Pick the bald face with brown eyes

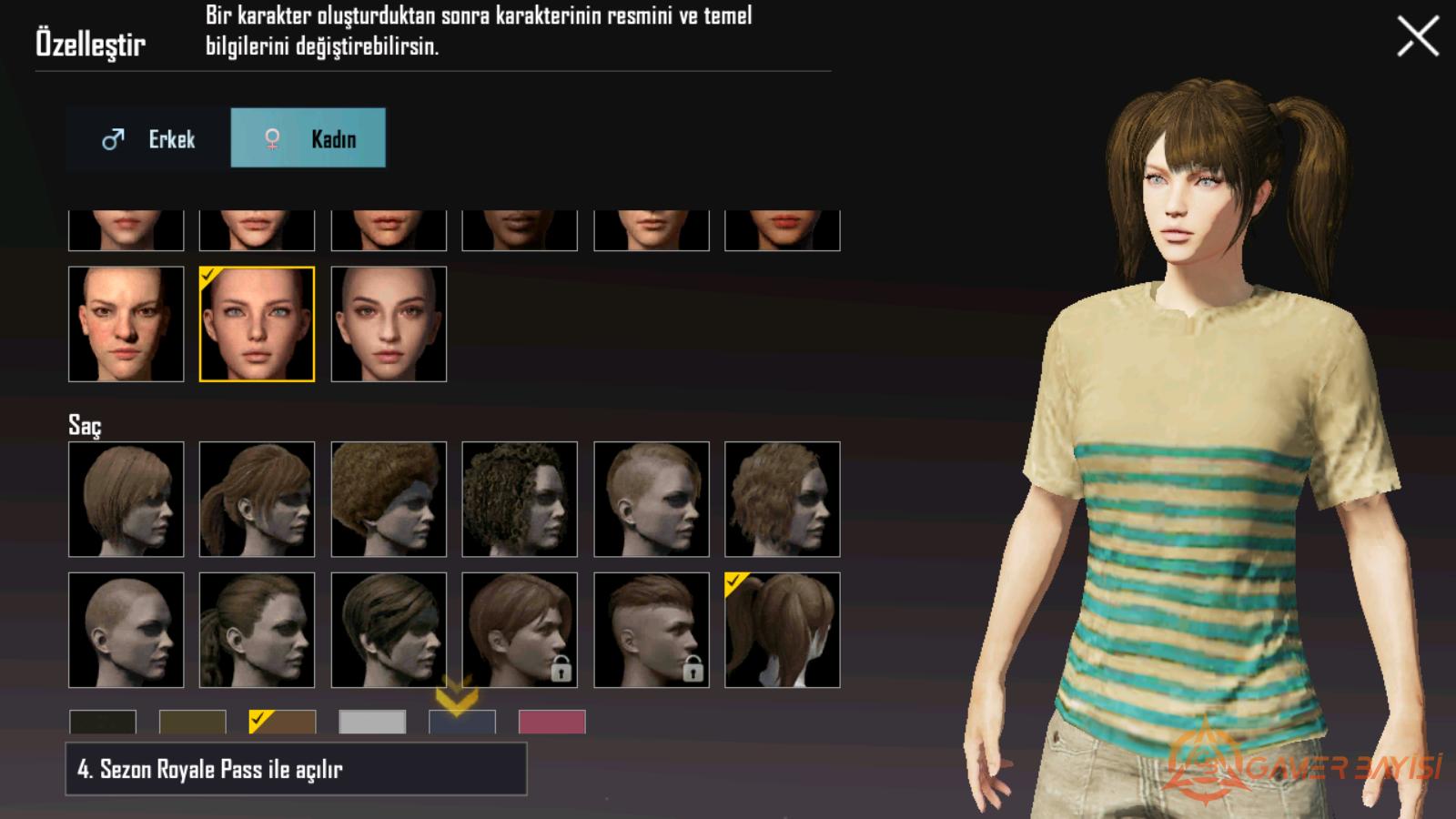click(x=389, y=324)
